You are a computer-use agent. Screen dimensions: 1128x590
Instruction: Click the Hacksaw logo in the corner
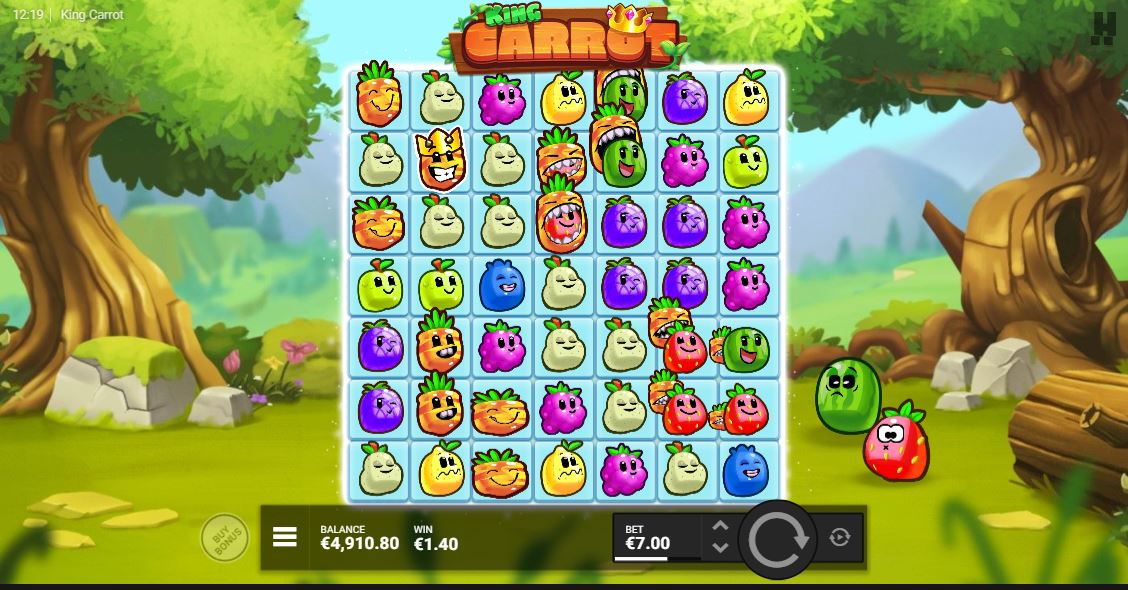(1103, 28)
